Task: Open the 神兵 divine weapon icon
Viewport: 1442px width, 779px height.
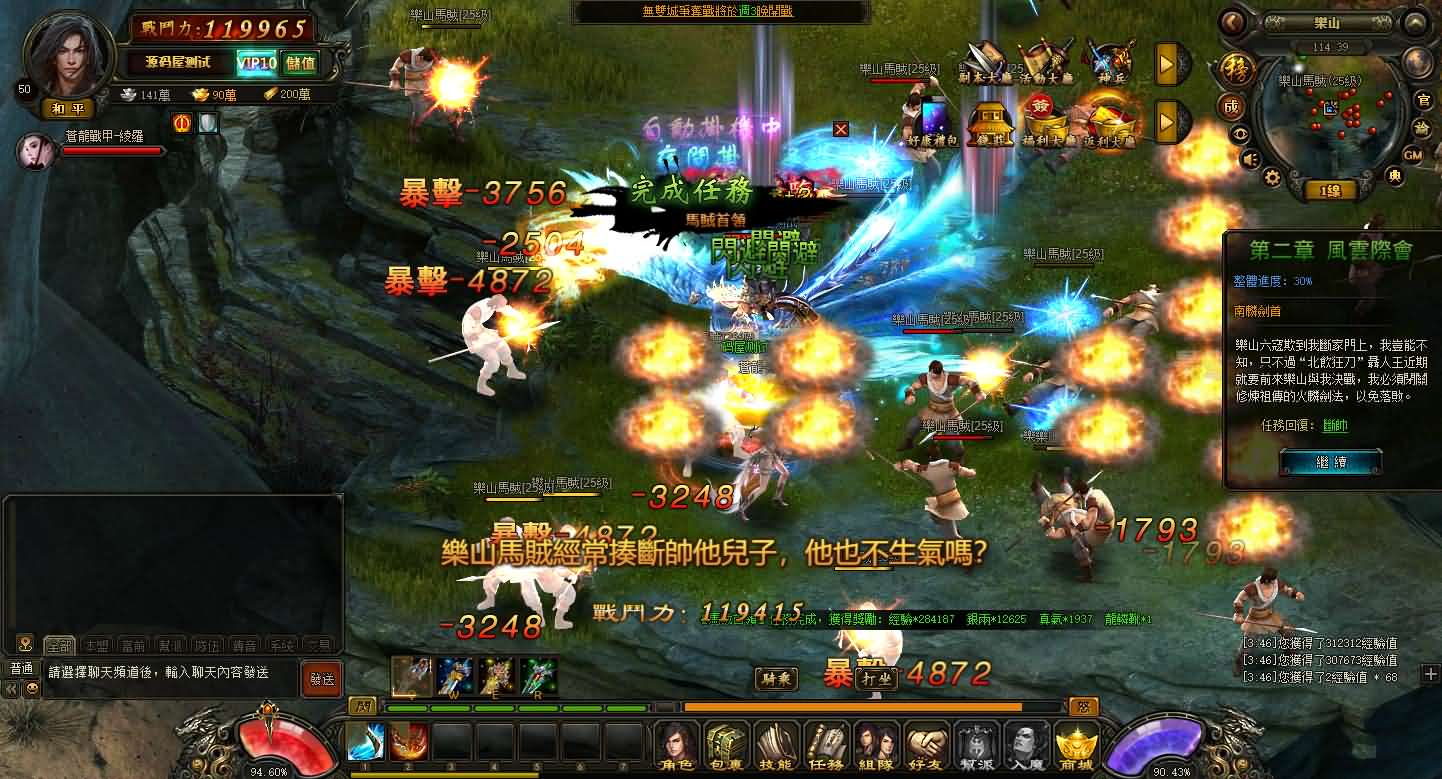Action: point(1112,60)
